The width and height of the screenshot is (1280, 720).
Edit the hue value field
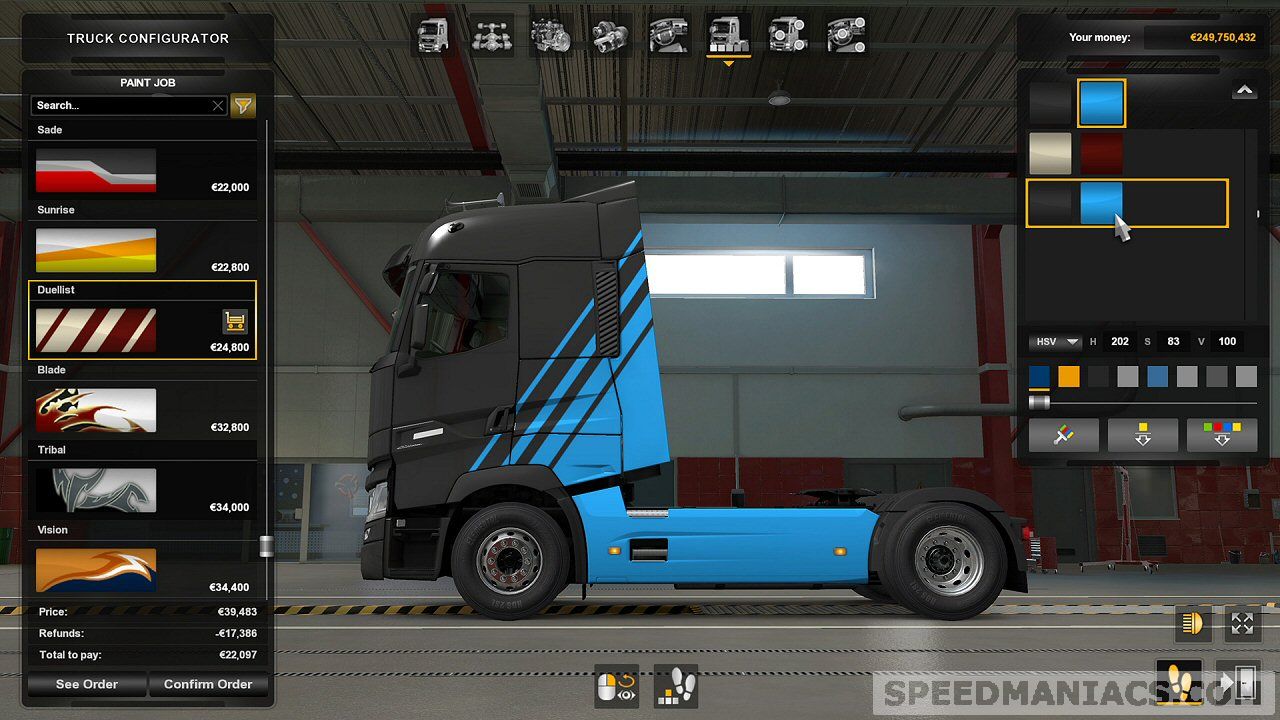pyautogui.click(x=1120, y=342)
